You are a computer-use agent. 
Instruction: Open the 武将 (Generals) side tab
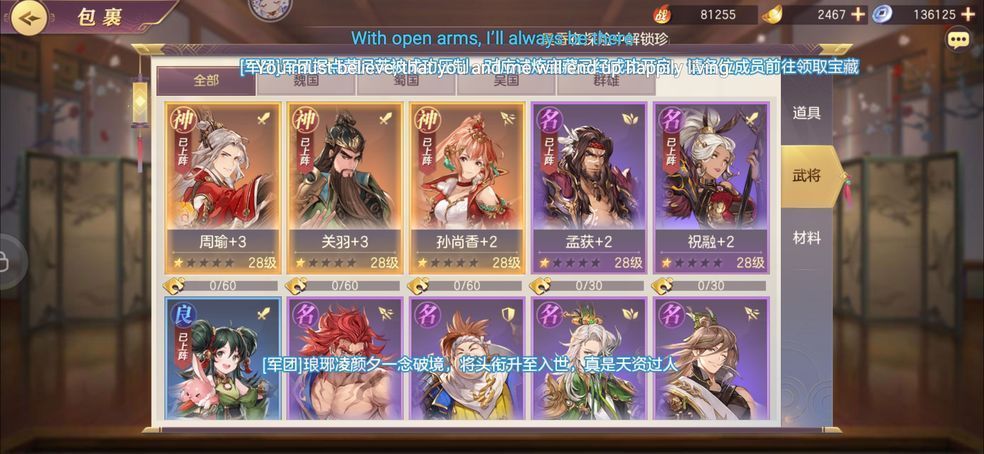click(x=807, y=176)
